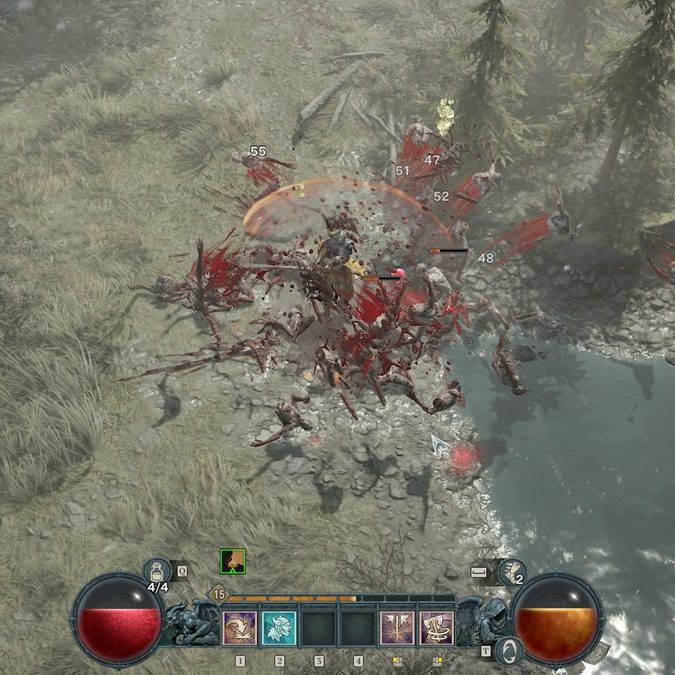Activate the first skill slot swirl ability
Image resolution: width=675 pixels, height=675 pixels.
coord(239,628)
